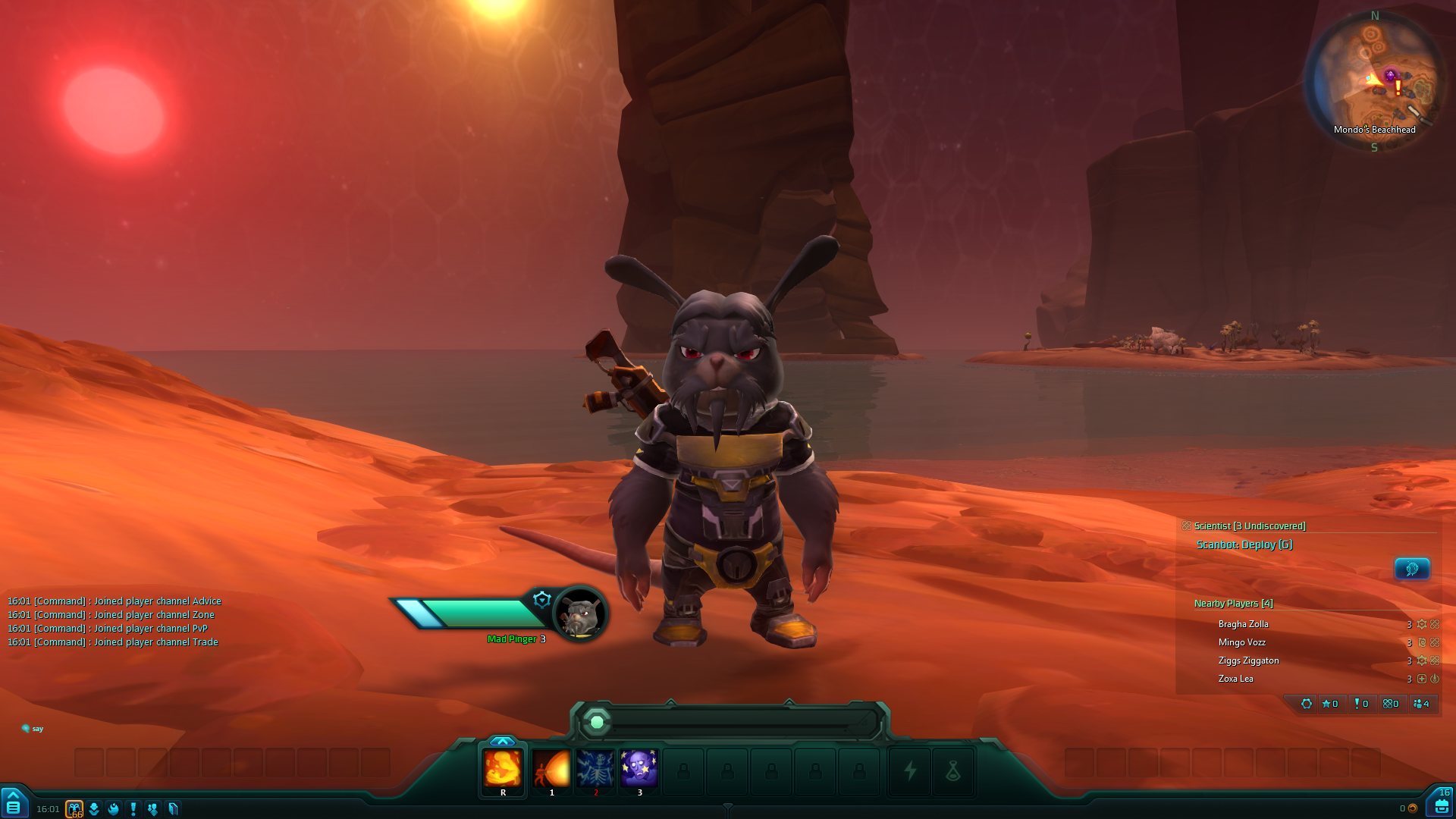1456x819 pixels.
Task: Open the gift rewards icon showing 66
Action: 74,809
